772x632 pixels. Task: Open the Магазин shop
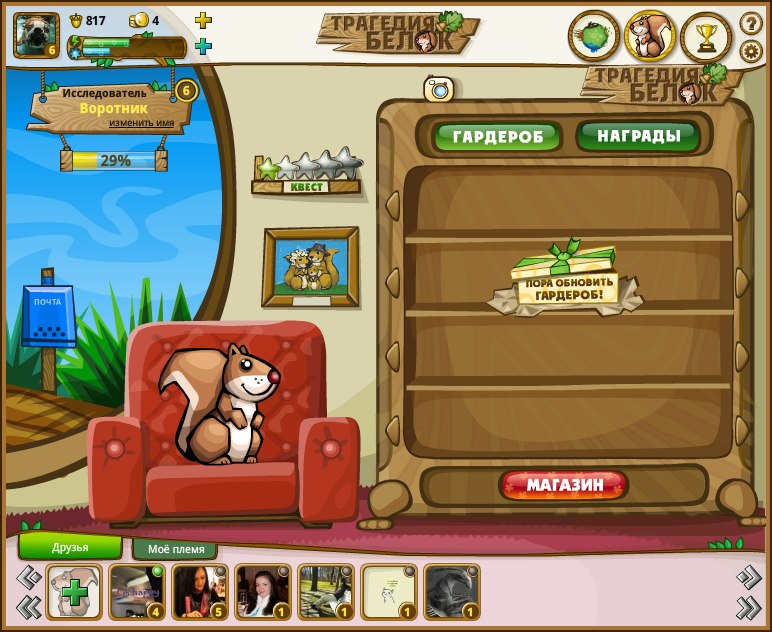pyautogui.click(x=564, y=486)
